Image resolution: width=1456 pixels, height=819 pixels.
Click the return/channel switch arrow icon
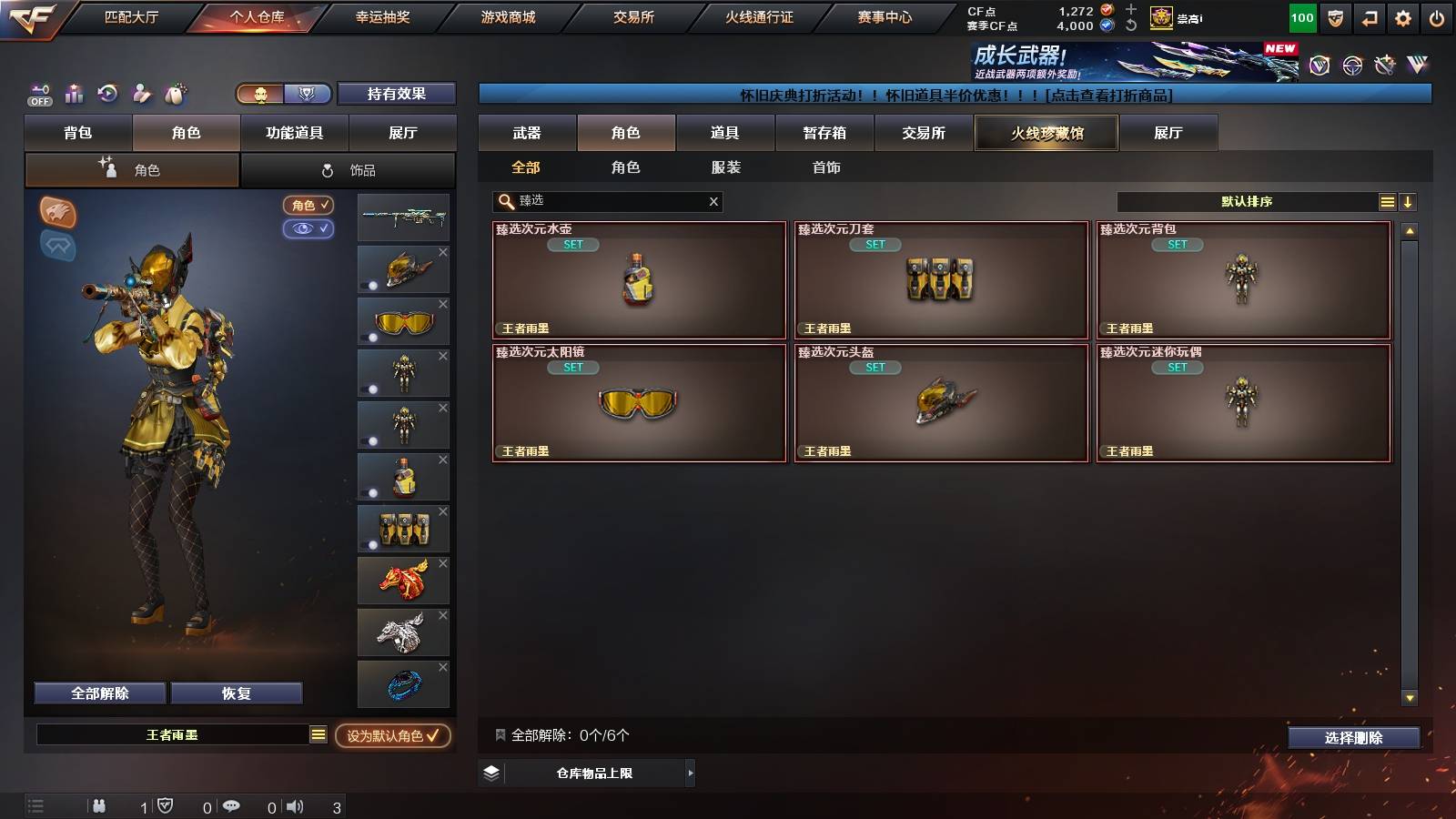(x=1367, y=16)
